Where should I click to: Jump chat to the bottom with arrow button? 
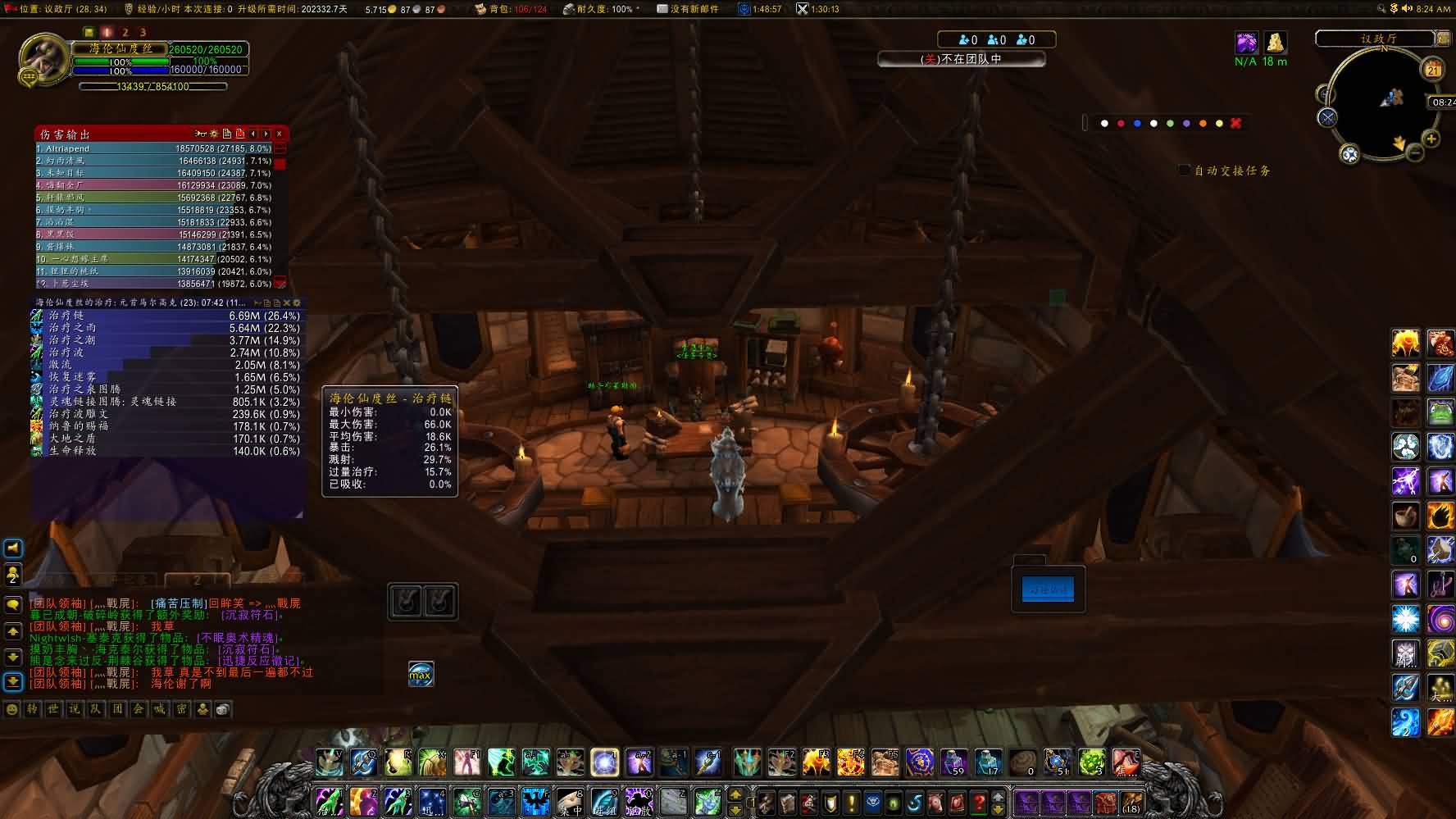click(x=13, y=681)
